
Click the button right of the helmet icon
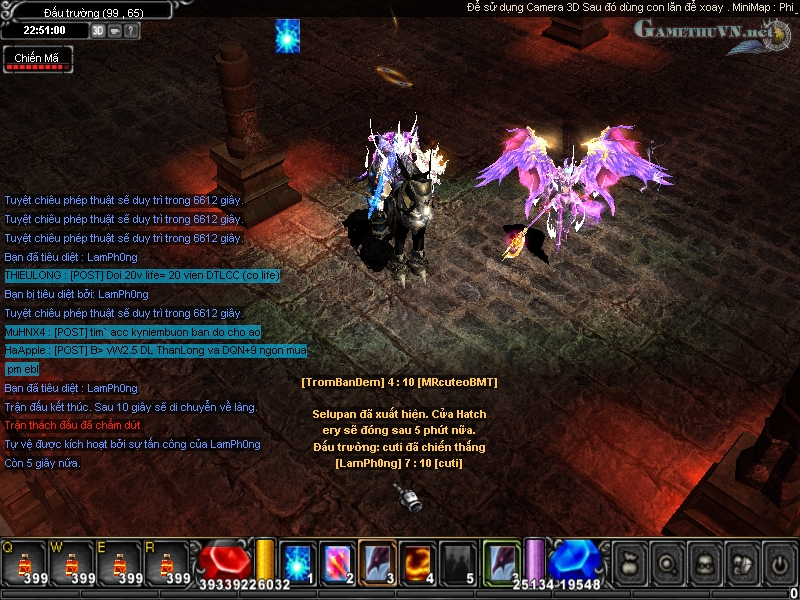pyautogui.click(x=742, y=563)
